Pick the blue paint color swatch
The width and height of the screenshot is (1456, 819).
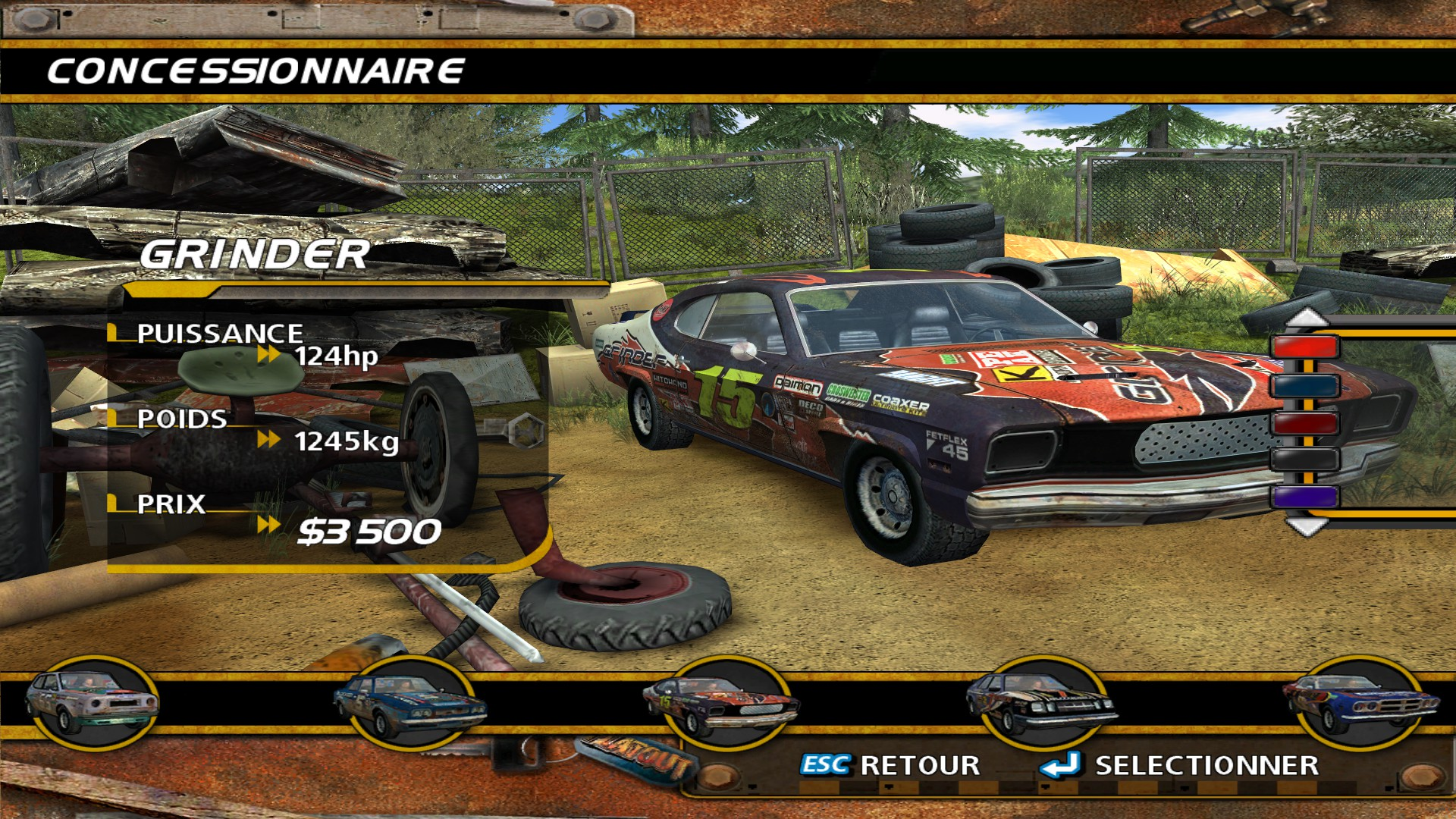[x=1306, y=385]
